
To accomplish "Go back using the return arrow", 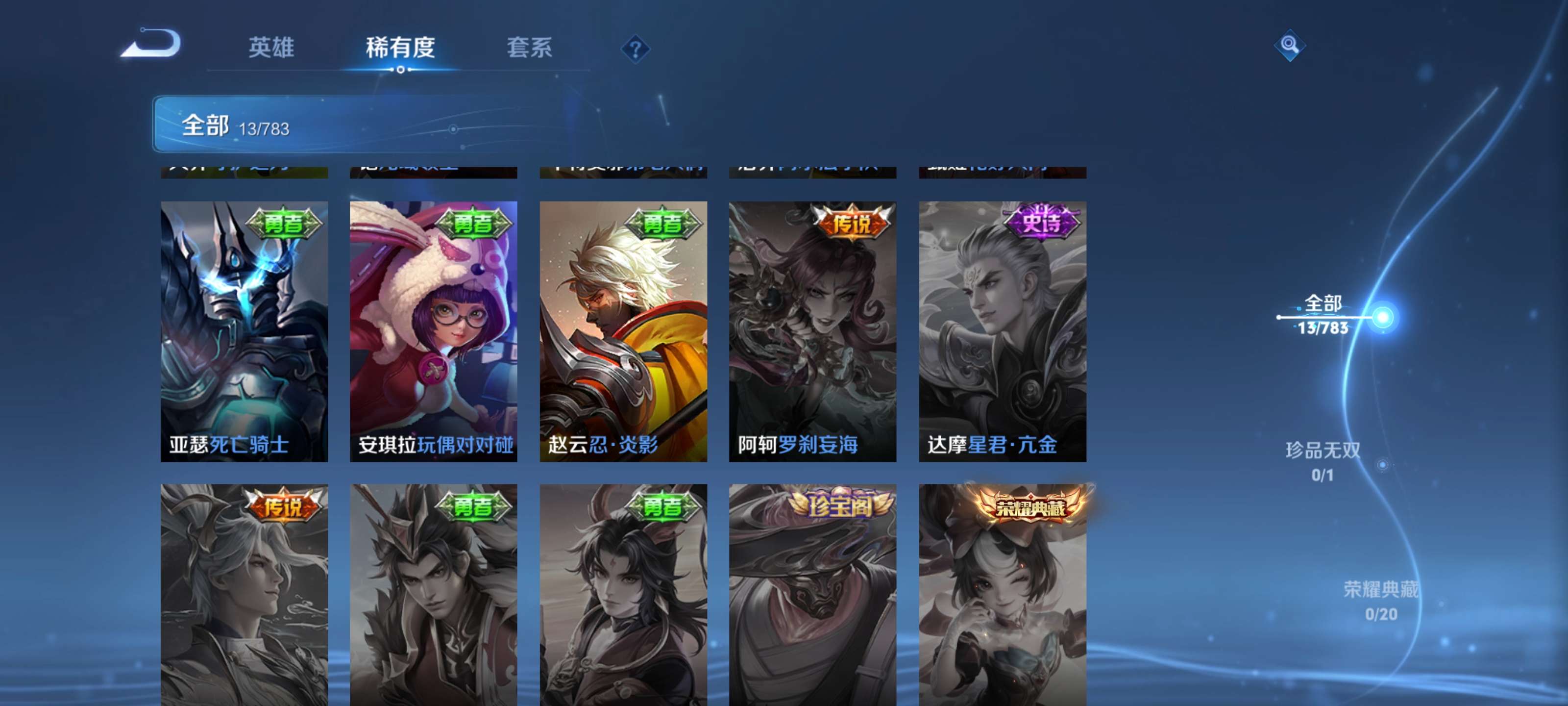I will coord(150,44).
